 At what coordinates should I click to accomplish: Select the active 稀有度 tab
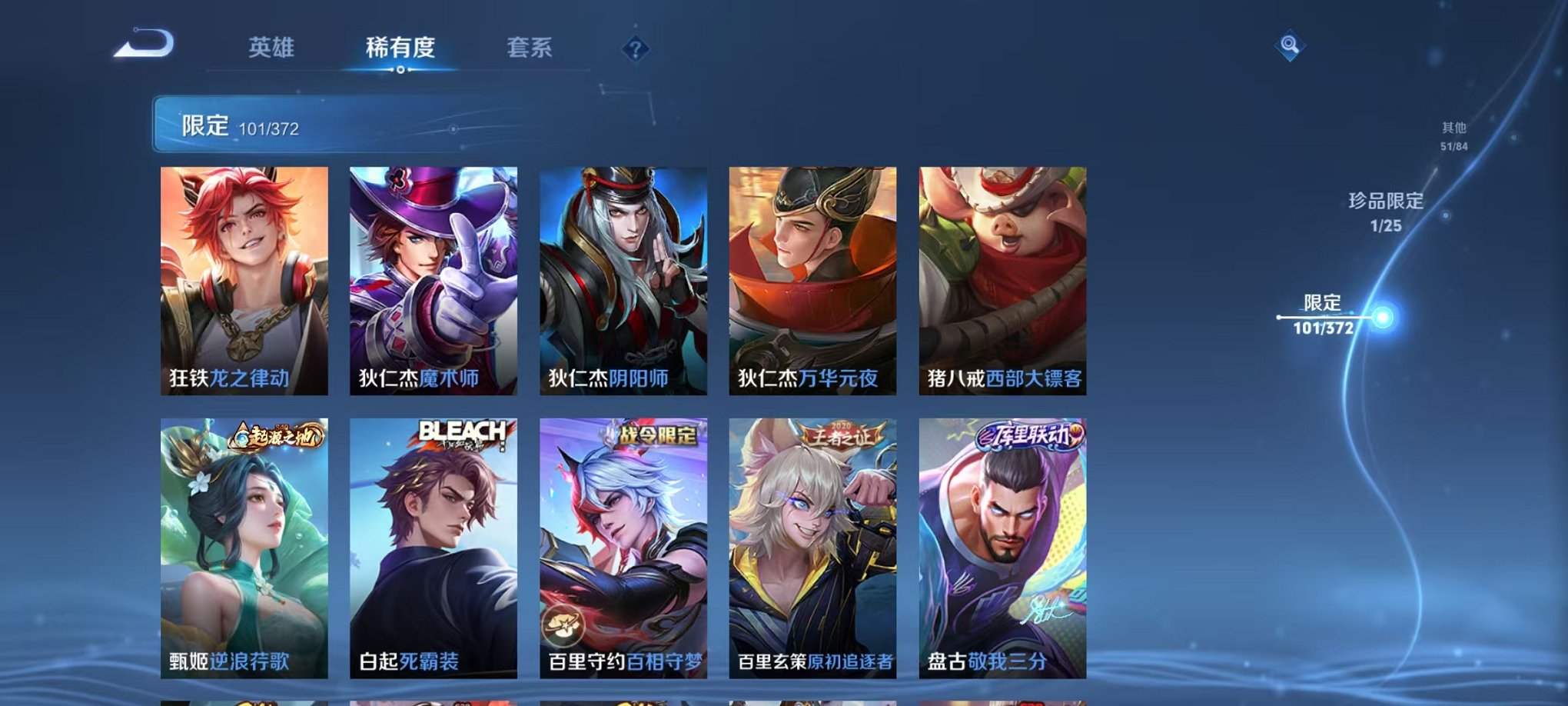(x=397, y=48)
